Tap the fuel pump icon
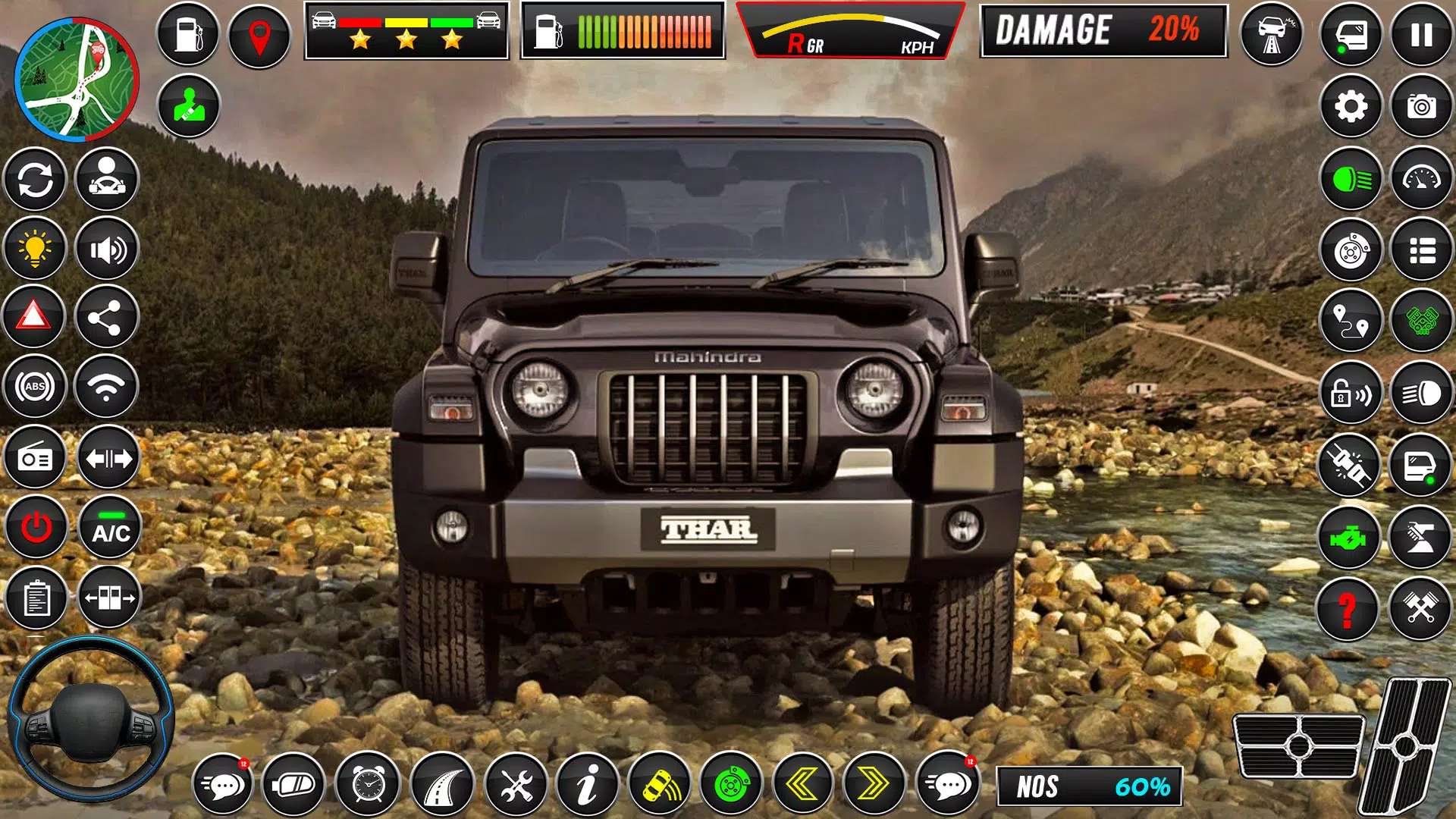 (x=188, y=33)
